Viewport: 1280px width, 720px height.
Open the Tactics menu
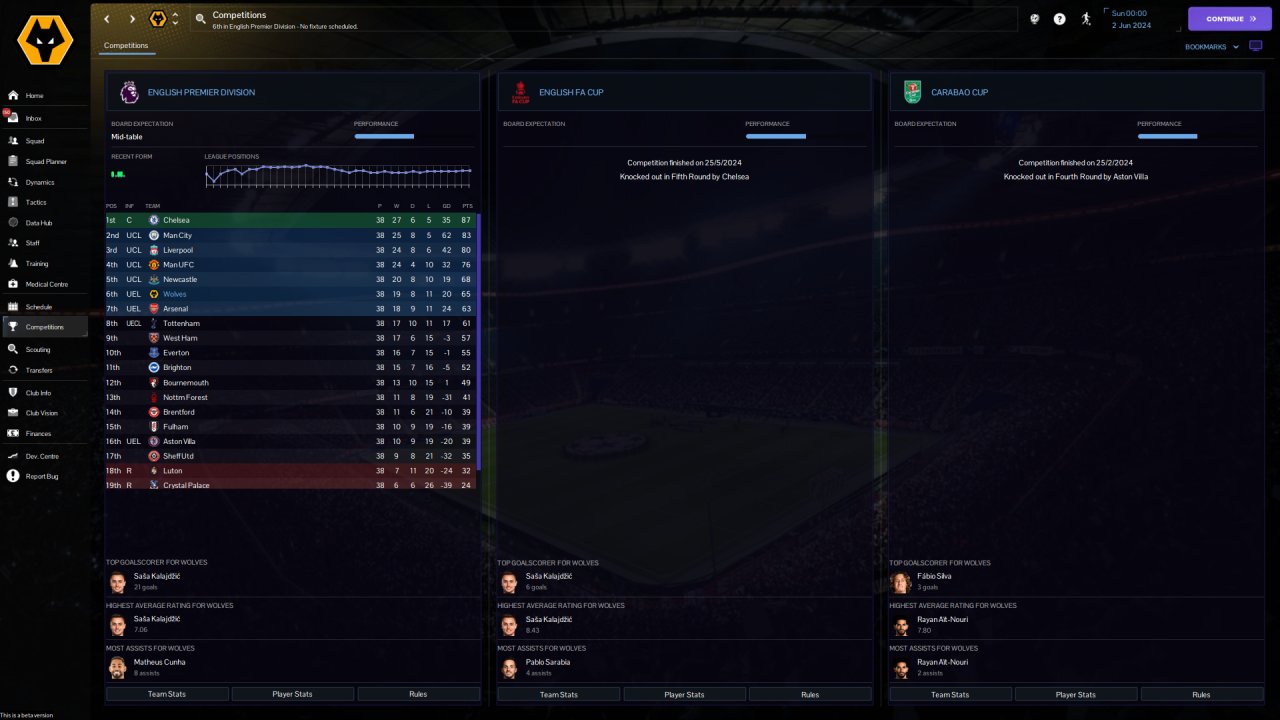[x=36, y=202]
